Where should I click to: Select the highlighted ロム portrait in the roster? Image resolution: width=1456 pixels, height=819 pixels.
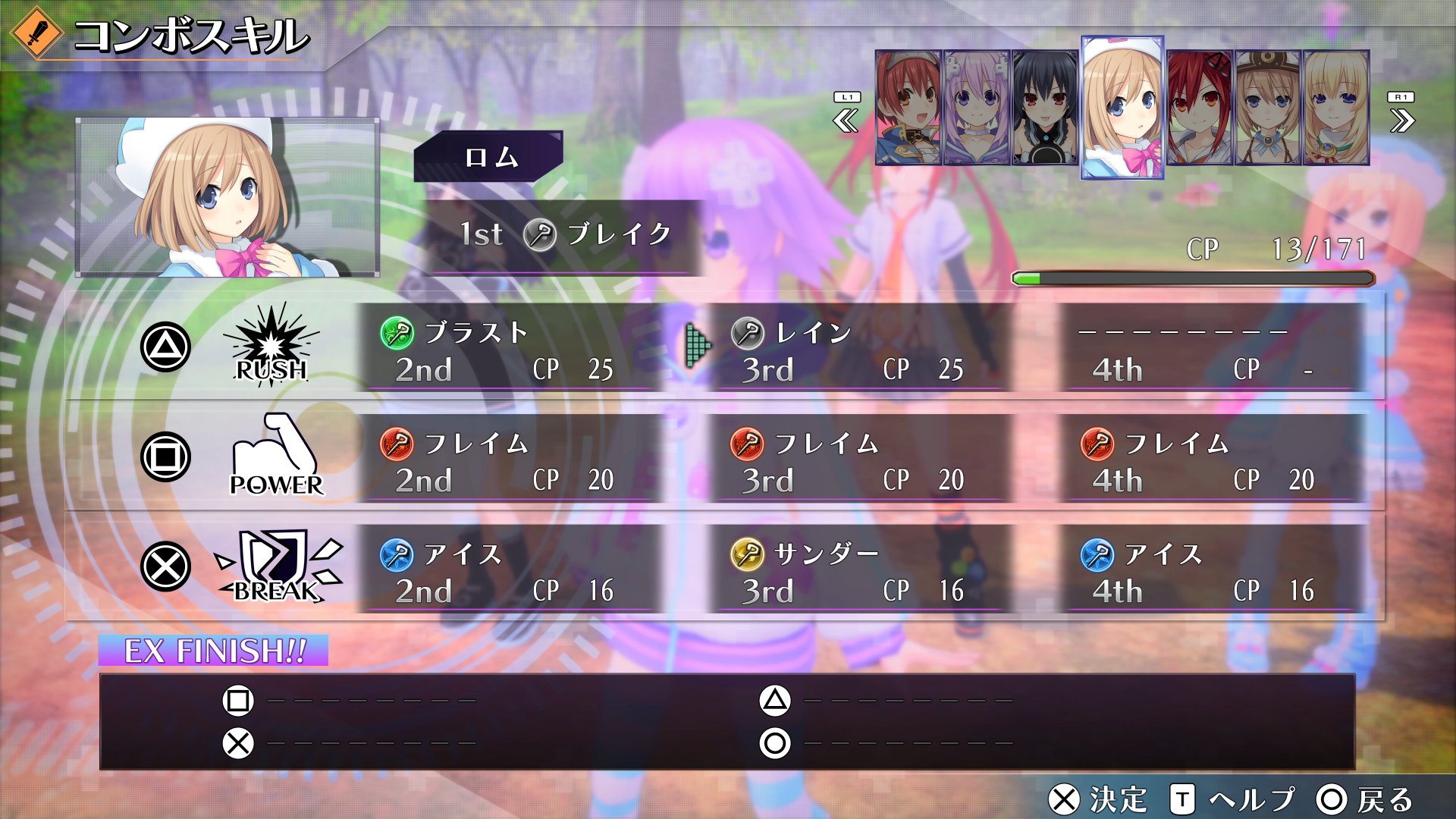coord(1122,108)
